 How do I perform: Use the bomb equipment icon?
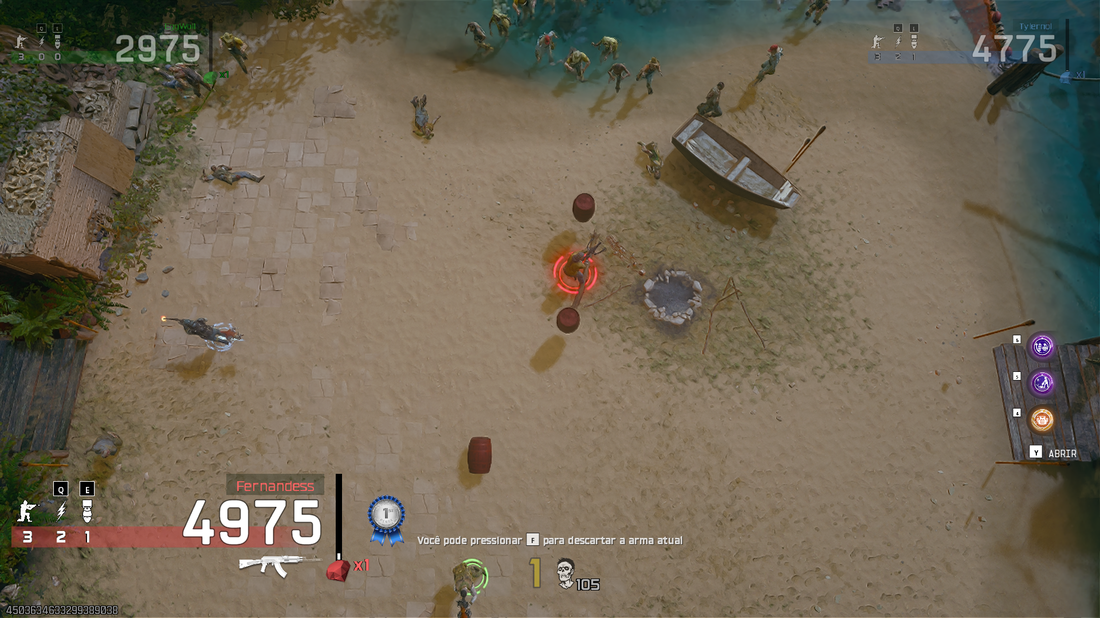point(87,512)
